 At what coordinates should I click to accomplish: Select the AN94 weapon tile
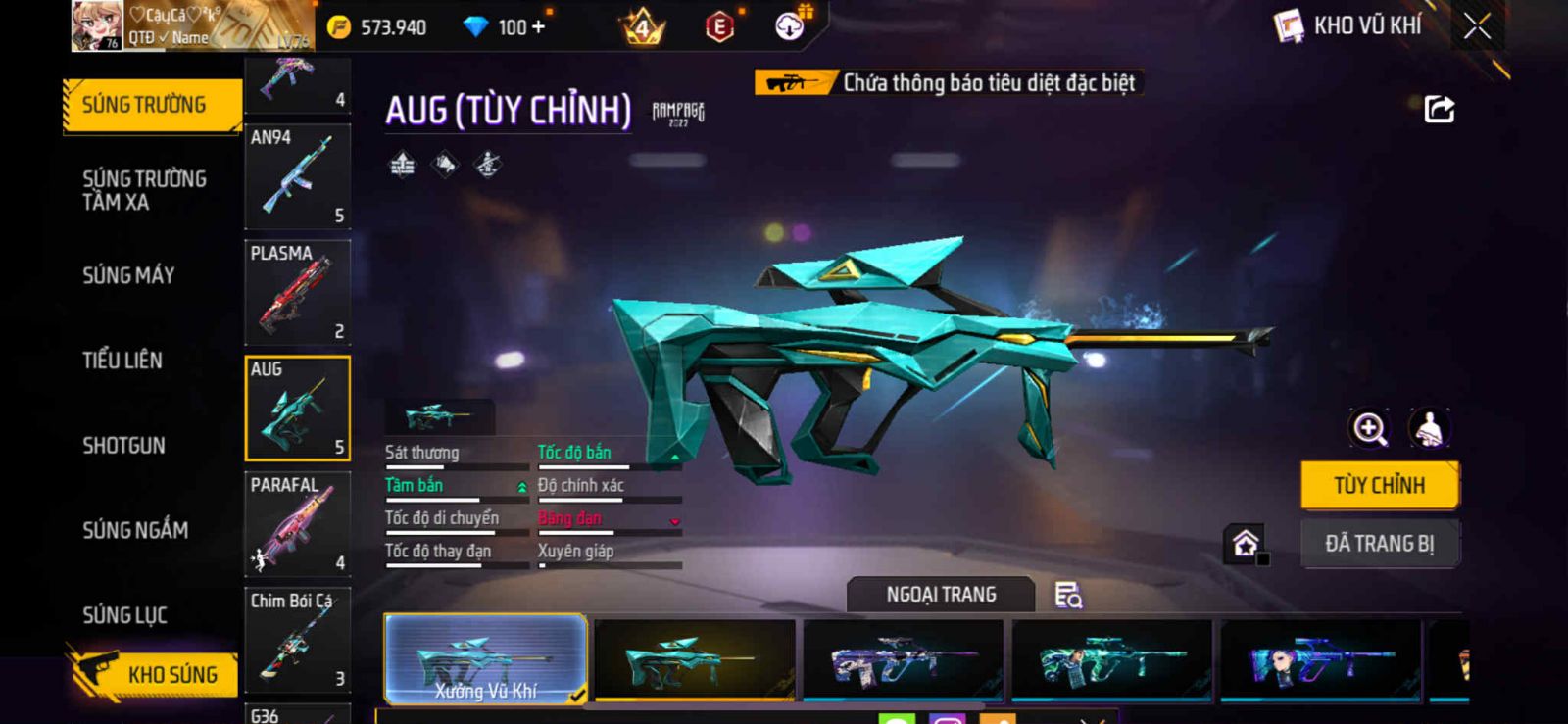click(297, 176)
